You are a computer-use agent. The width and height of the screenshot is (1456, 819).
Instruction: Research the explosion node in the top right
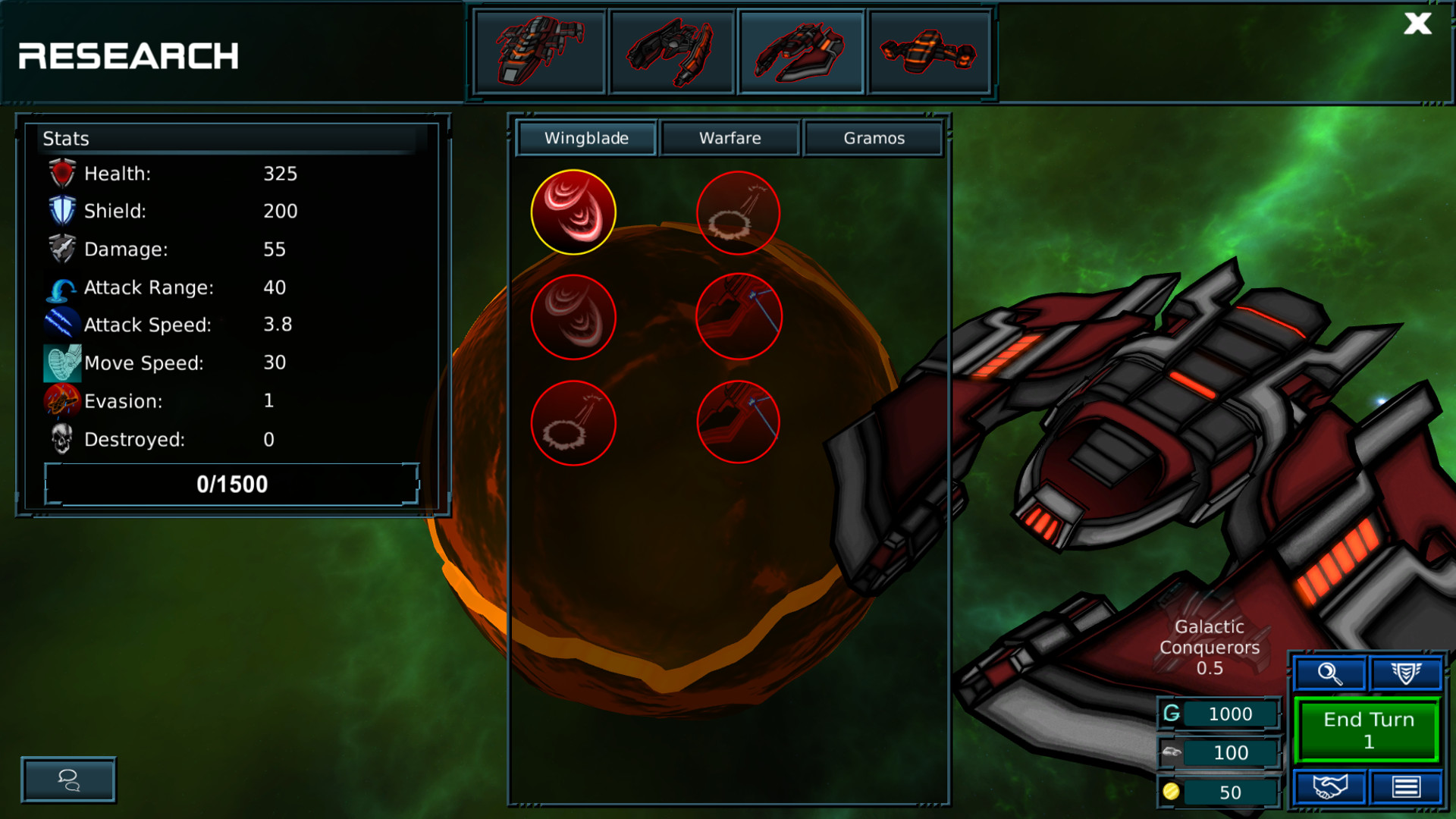coord(738,213)
